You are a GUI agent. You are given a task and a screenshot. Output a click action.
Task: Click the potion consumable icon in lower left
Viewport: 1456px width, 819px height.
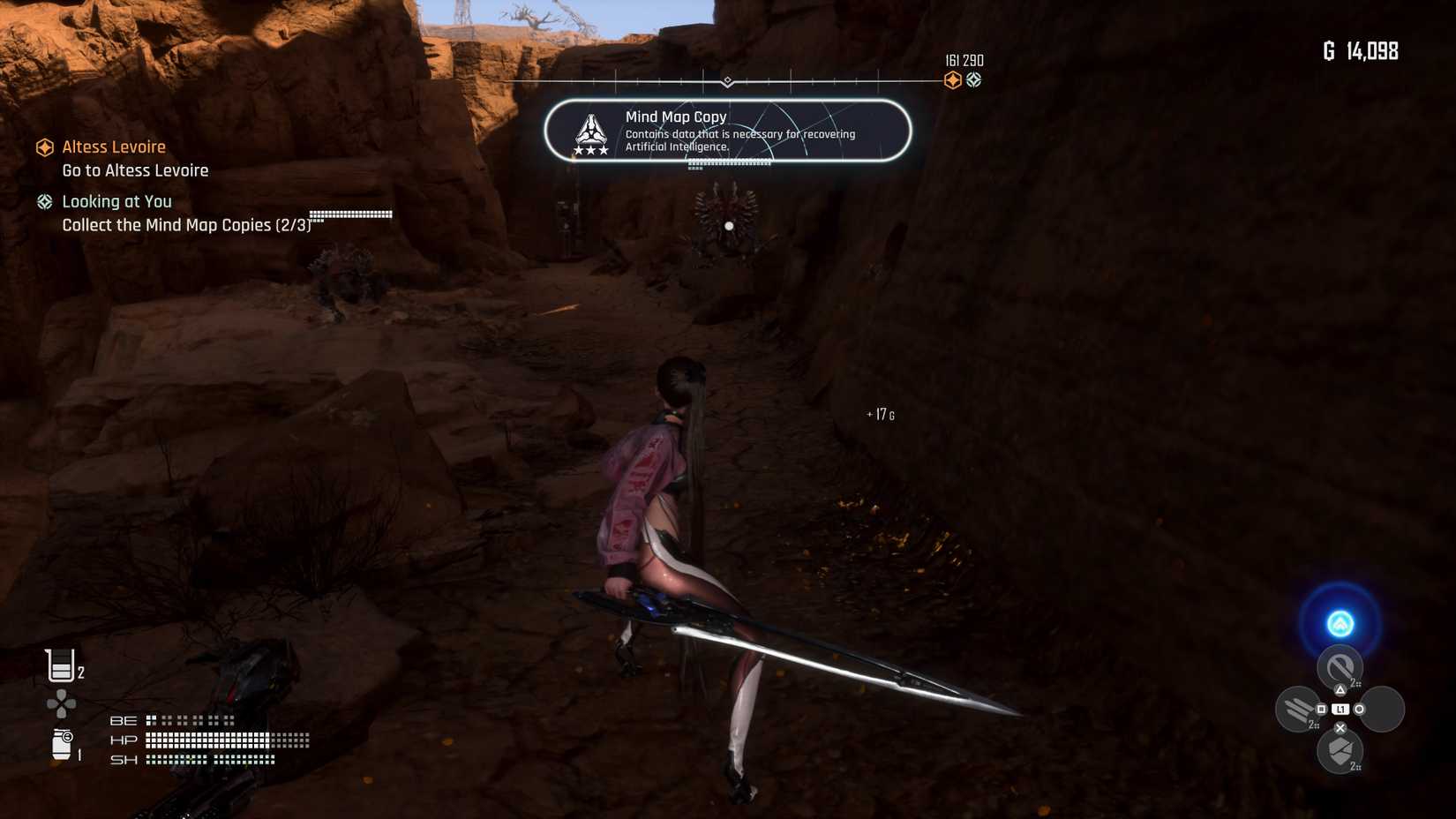pyautogui.click(x=60, y=665)
